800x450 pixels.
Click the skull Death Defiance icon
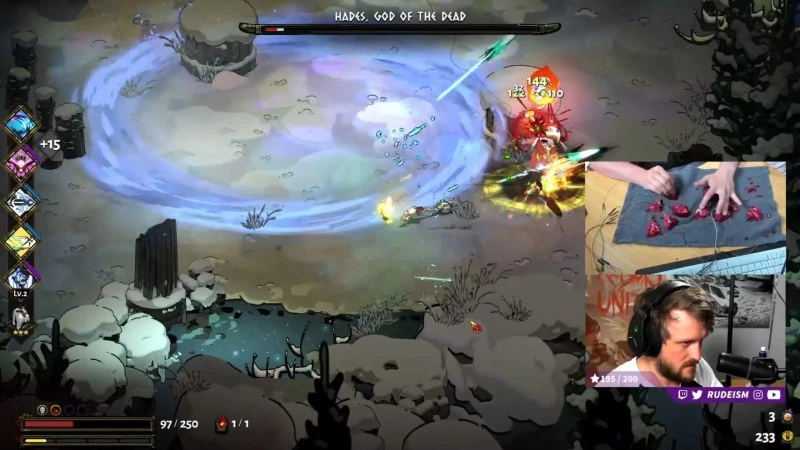click(x=42, y=410)
